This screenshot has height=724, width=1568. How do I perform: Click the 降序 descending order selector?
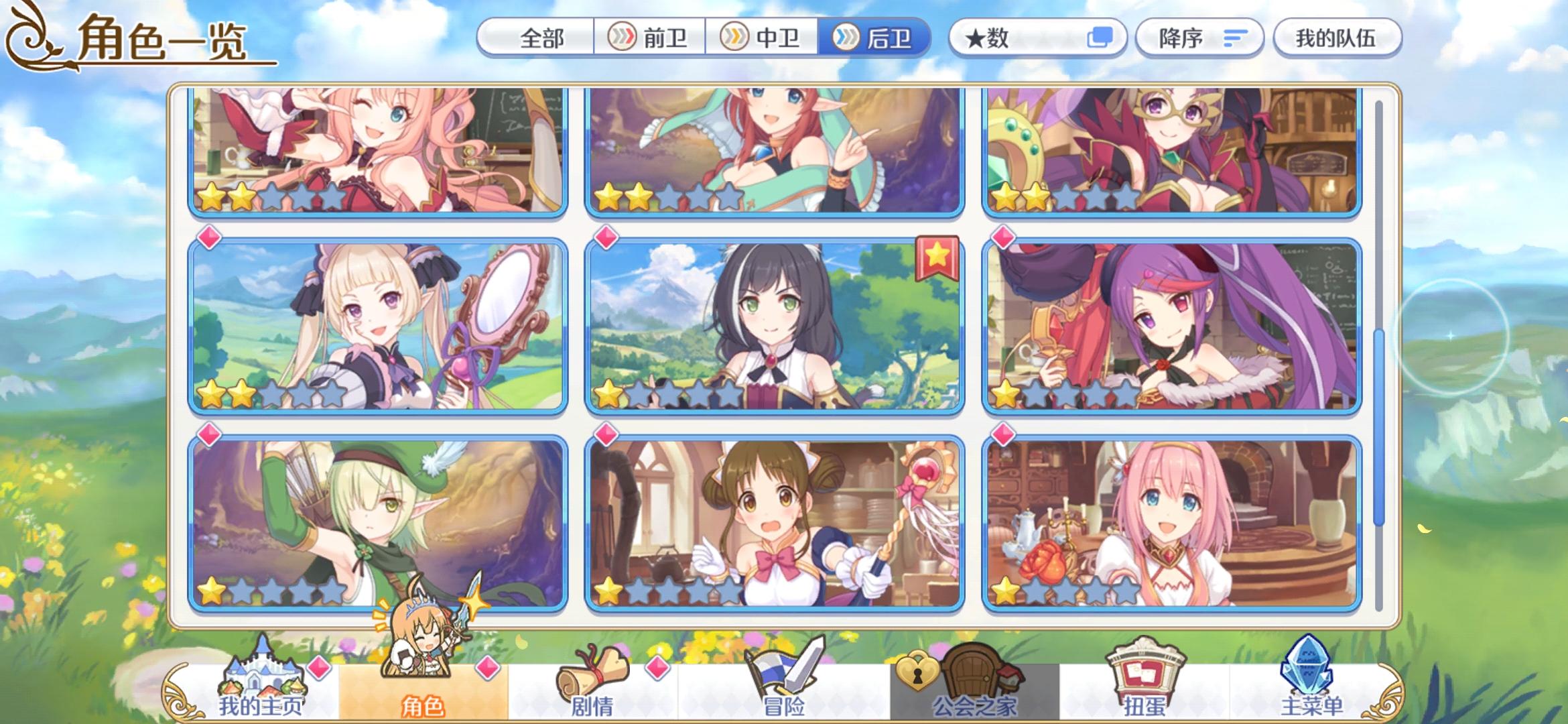[x=1199, y=38]
